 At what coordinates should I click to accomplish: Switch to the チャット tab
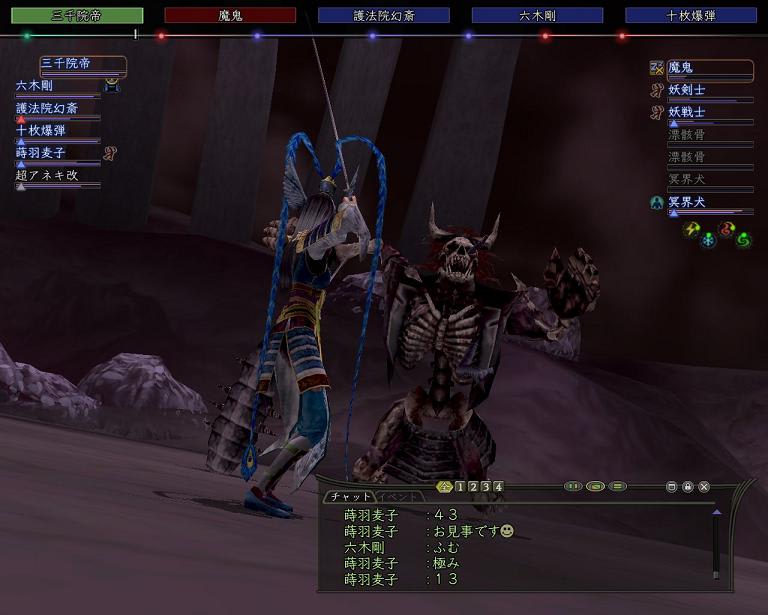(348, 497)
